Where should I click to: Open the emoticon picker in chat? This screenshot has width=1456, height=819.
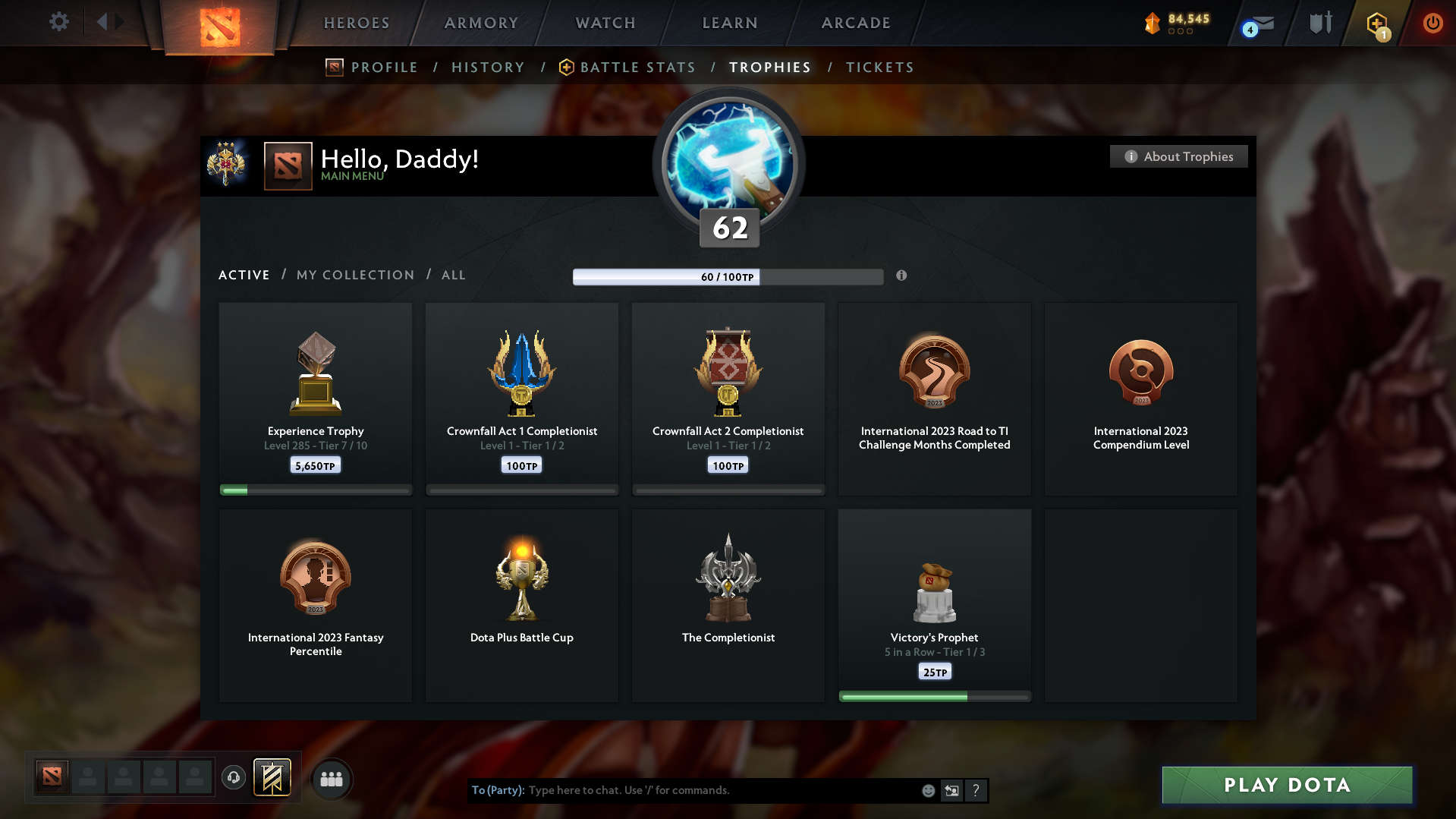click(x=927, y=790)
